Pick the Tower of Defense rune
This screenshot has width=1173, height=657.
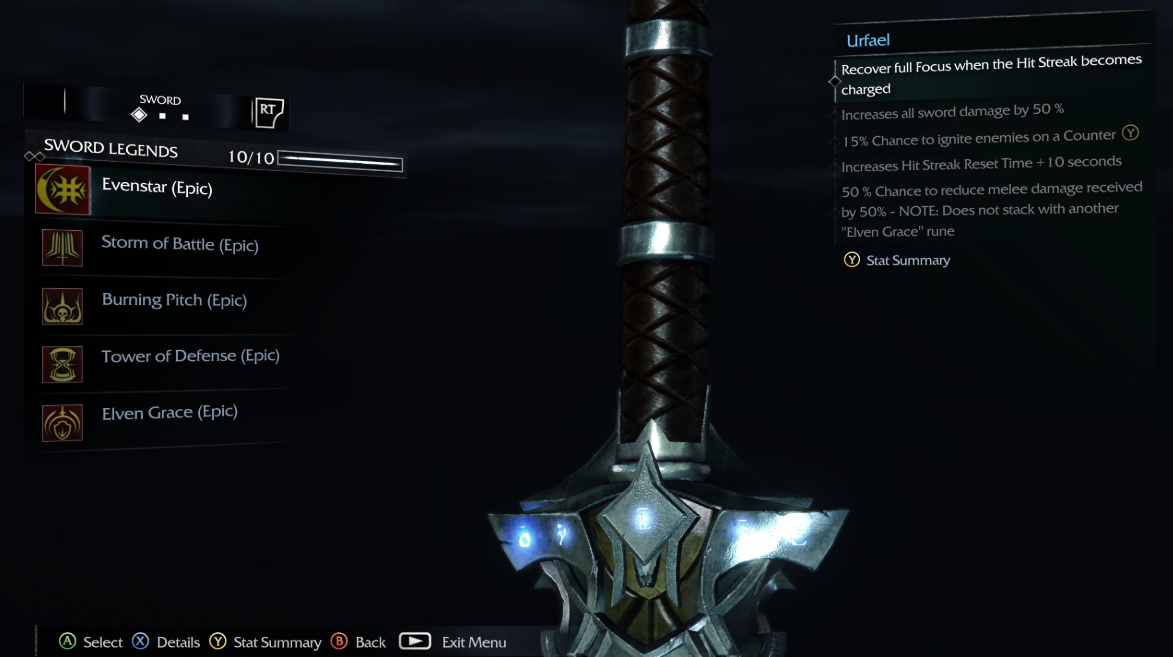190,356
